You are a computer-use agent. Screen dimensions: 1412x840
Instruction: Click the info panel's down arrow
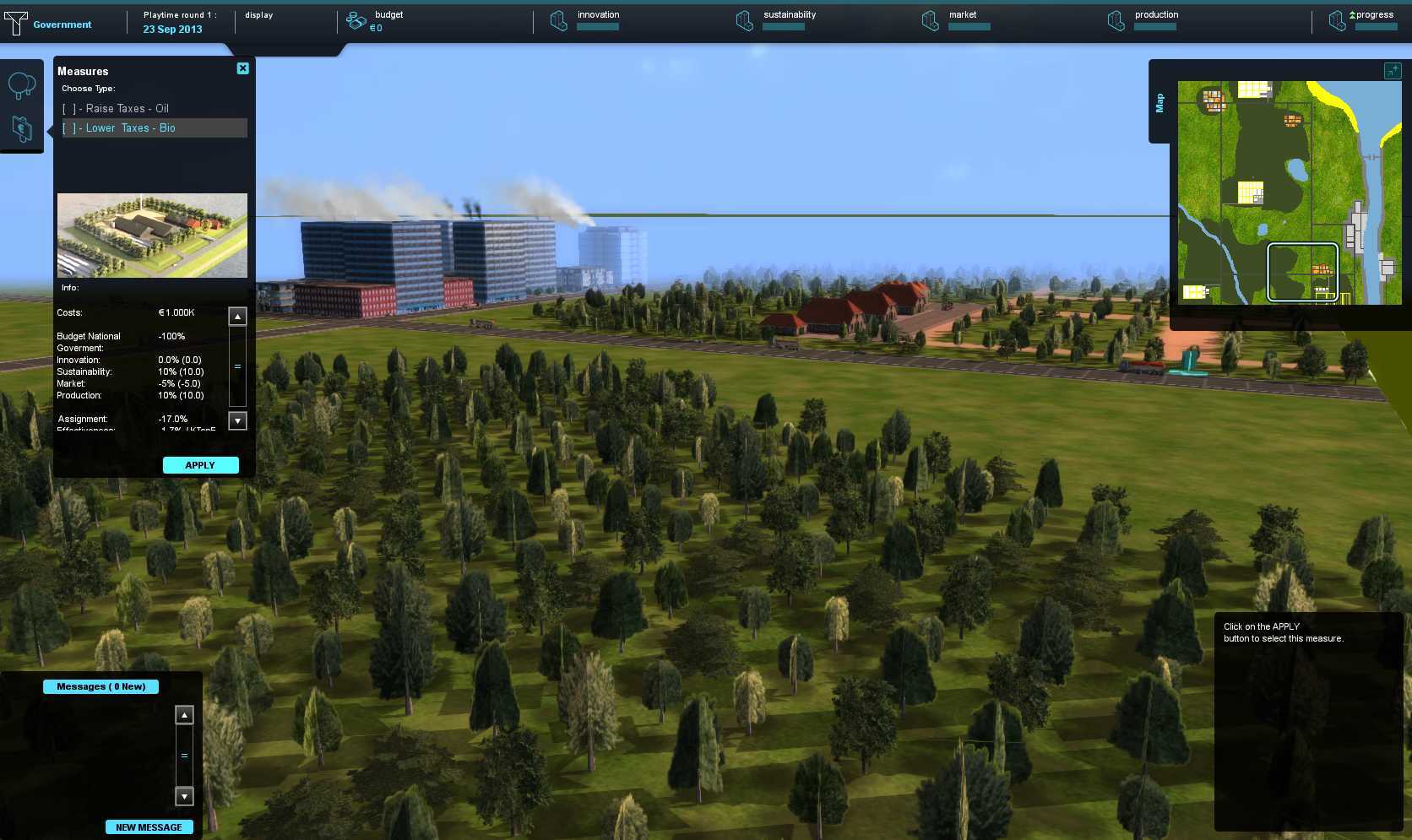[237, 420]
